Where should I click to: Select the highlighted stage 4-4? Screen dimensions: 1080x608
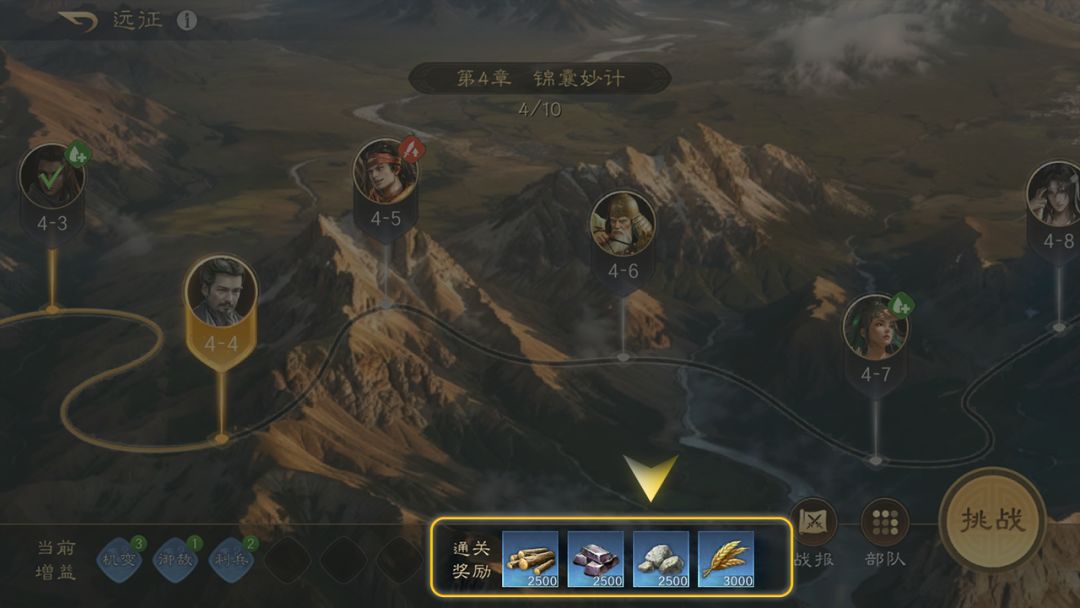221,295
